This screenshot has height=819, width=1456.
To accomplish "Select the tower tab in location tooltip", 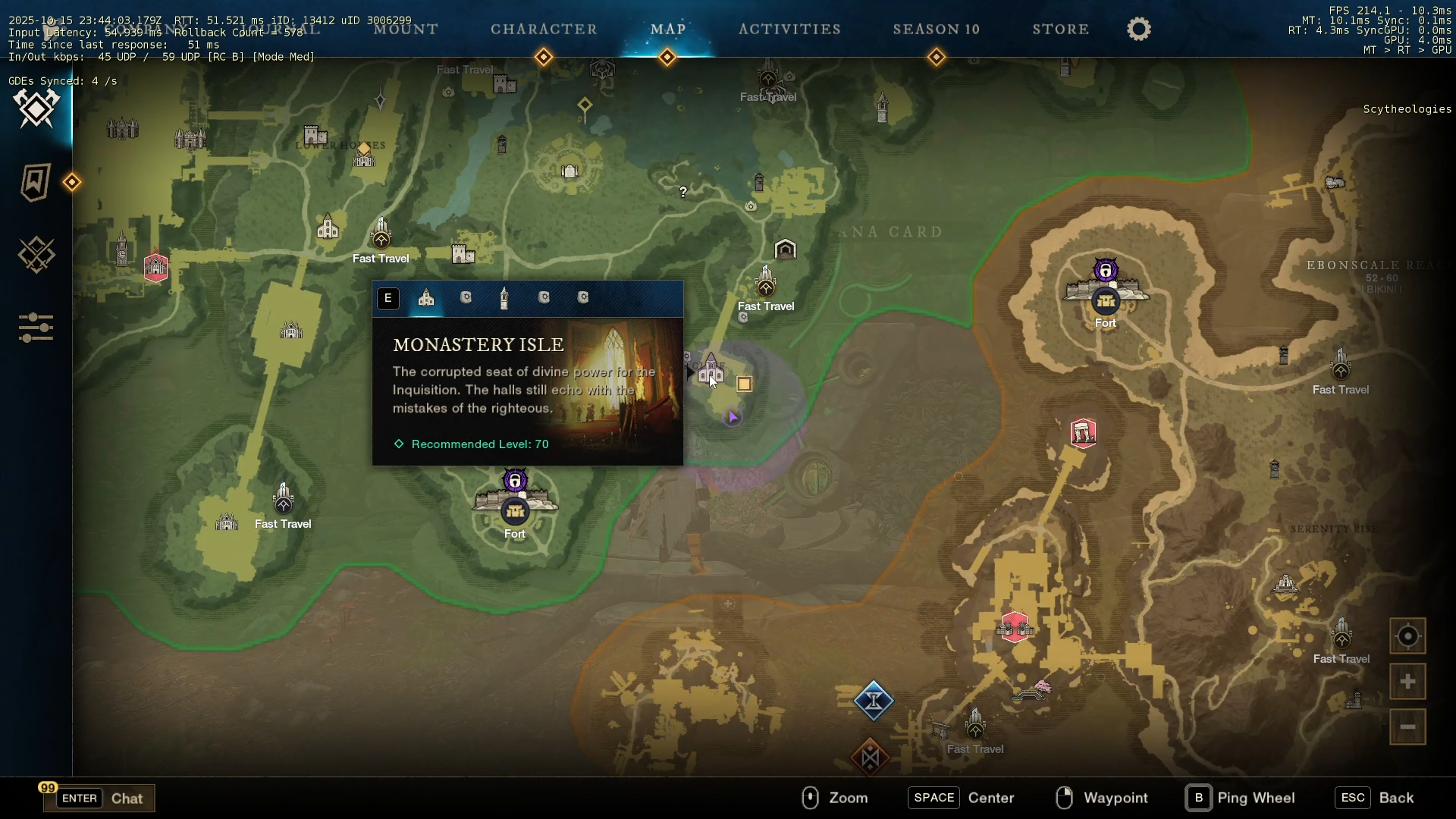I will (x=504, y=298).
